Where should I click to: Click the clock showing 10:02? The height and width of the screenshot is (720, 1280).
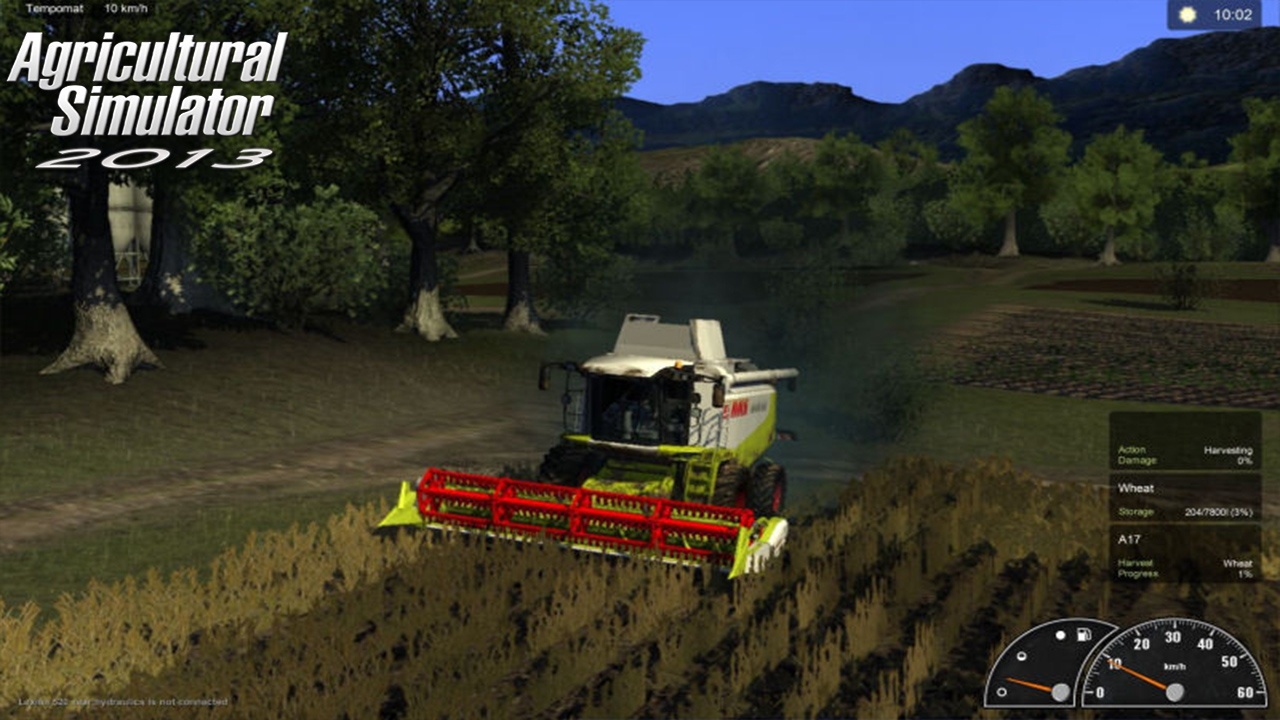click(1233, 13)
